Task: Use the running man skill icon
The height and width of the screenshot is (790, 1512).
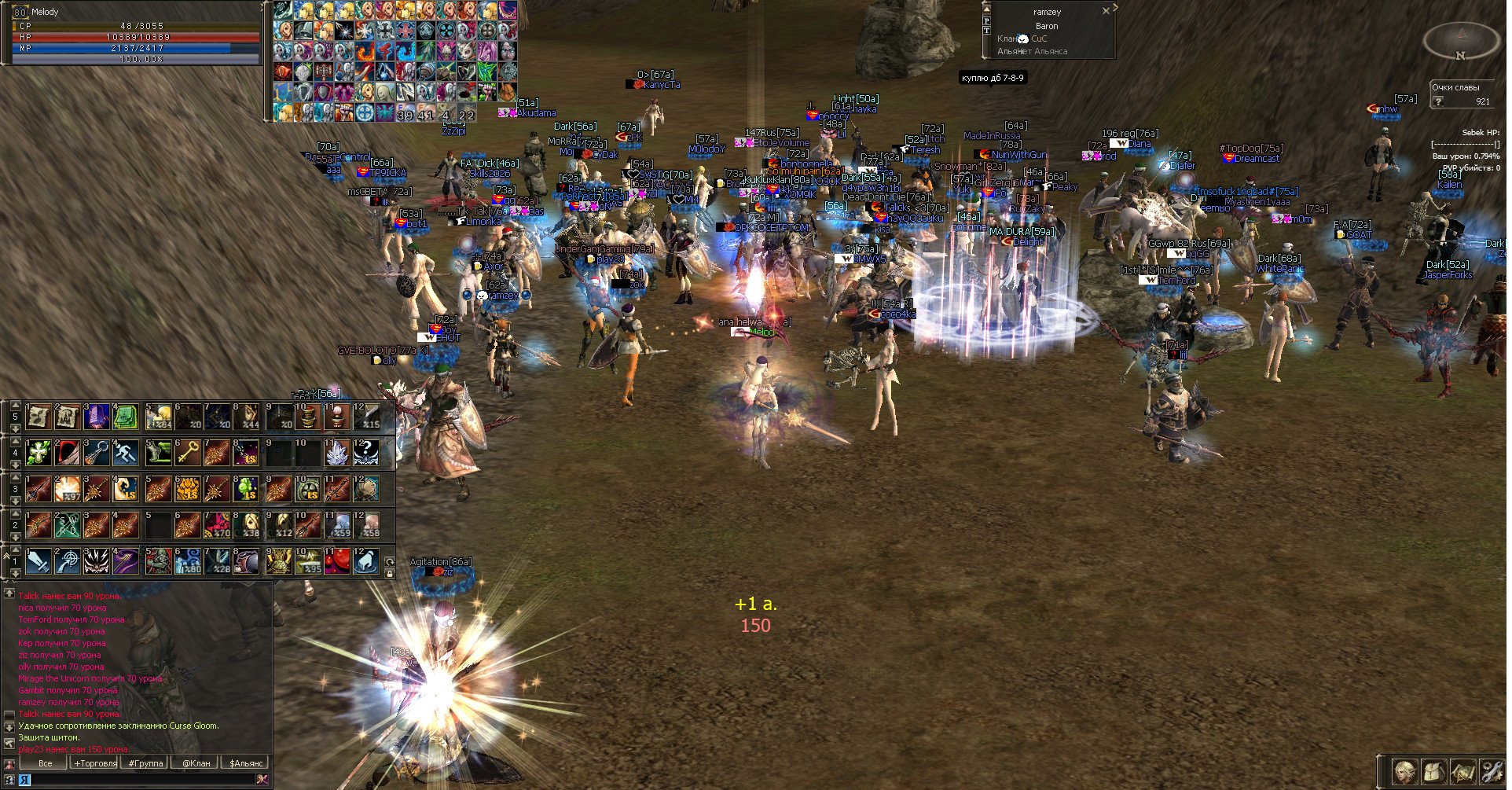Action: pyautogui.click(x=126, y=452)
